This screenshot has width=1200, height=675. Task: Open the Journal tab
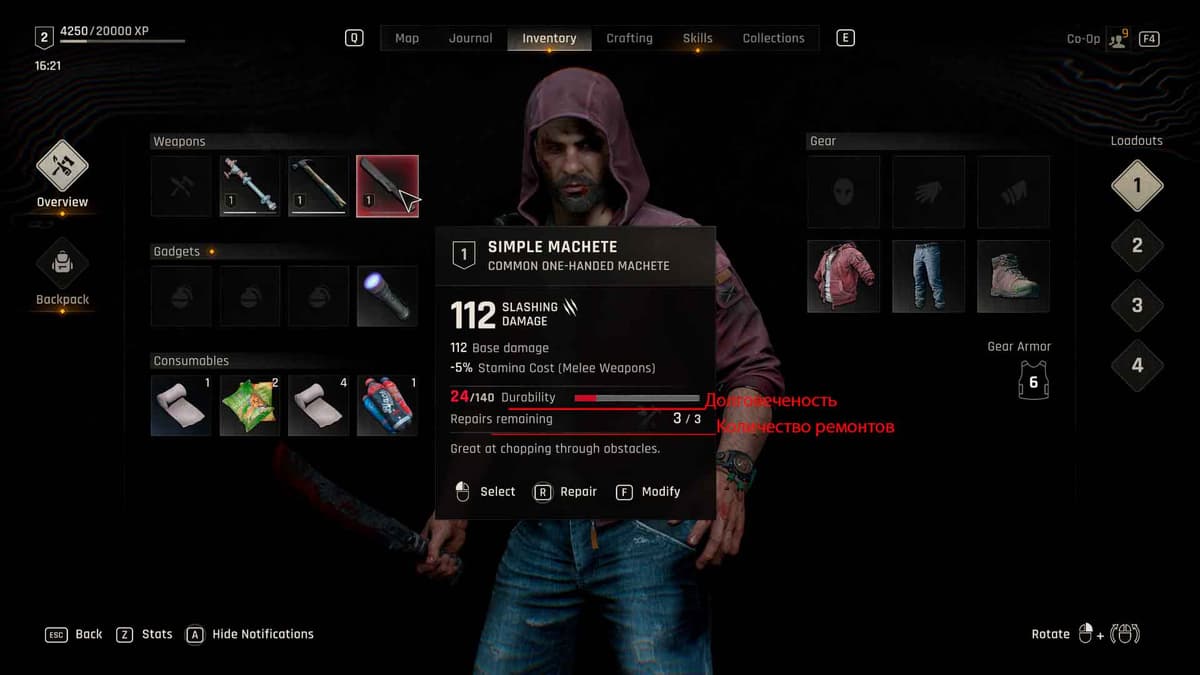pyautogui.click(x=470, y=38)
